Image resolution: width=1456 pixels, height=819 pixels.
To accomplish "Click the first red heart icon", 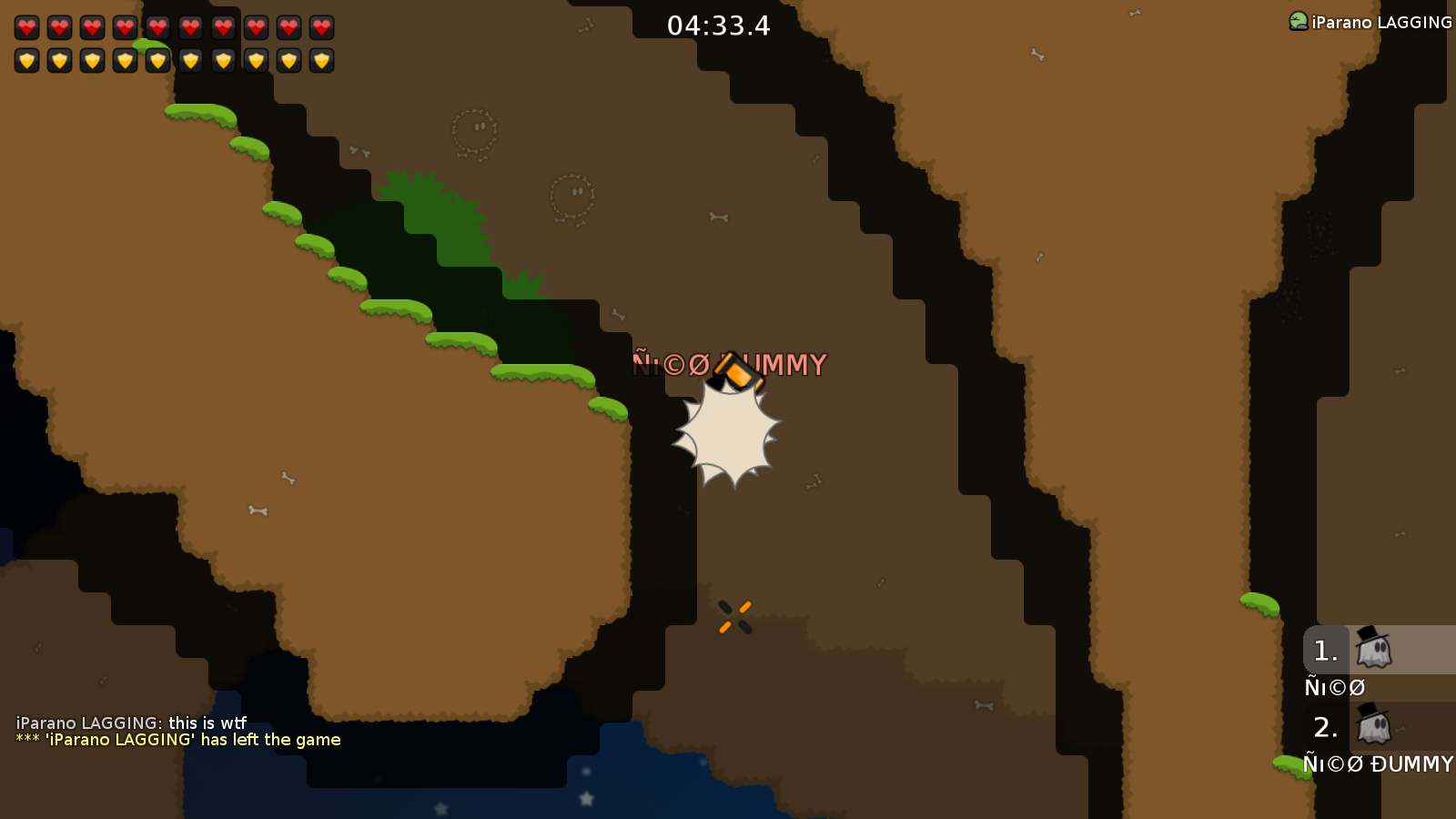I will [27, 27].
